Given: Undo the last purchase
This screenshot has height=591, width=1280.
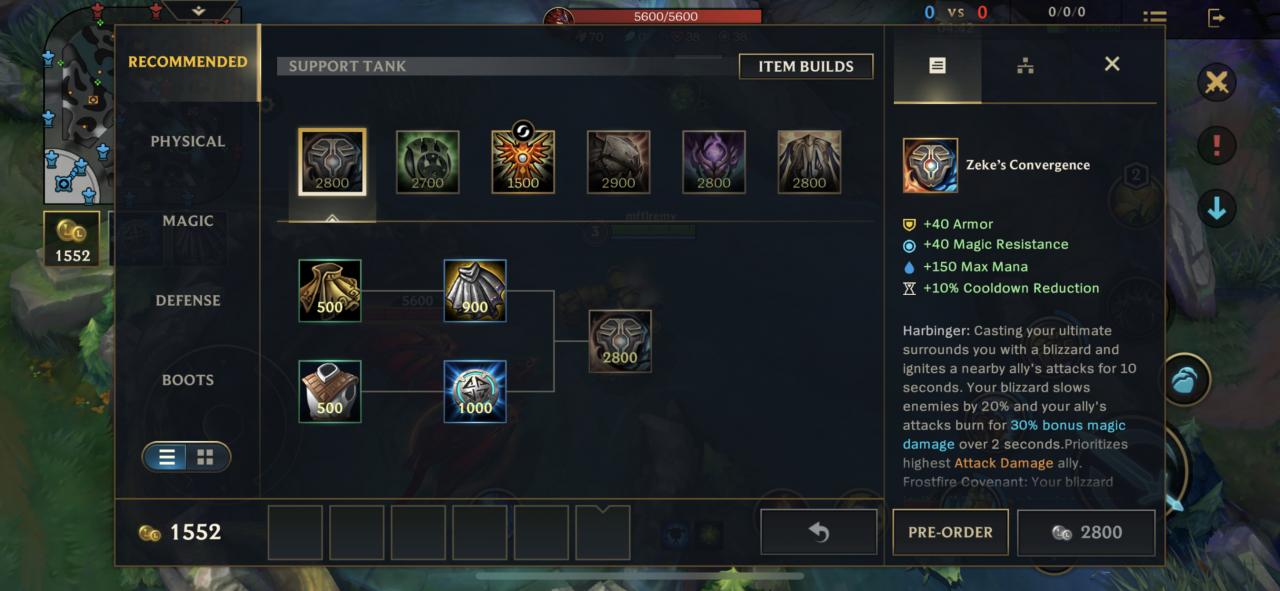Looking at the screenshot, I should 818,532.
